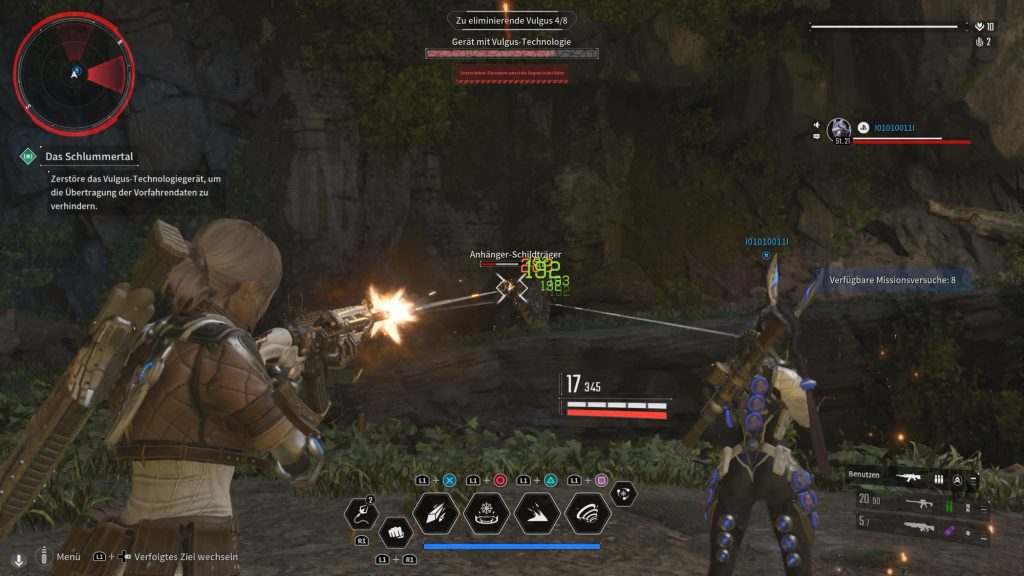Cast the ground spike burst skill
Screen dimensions: 1024x576
[538, 513]
